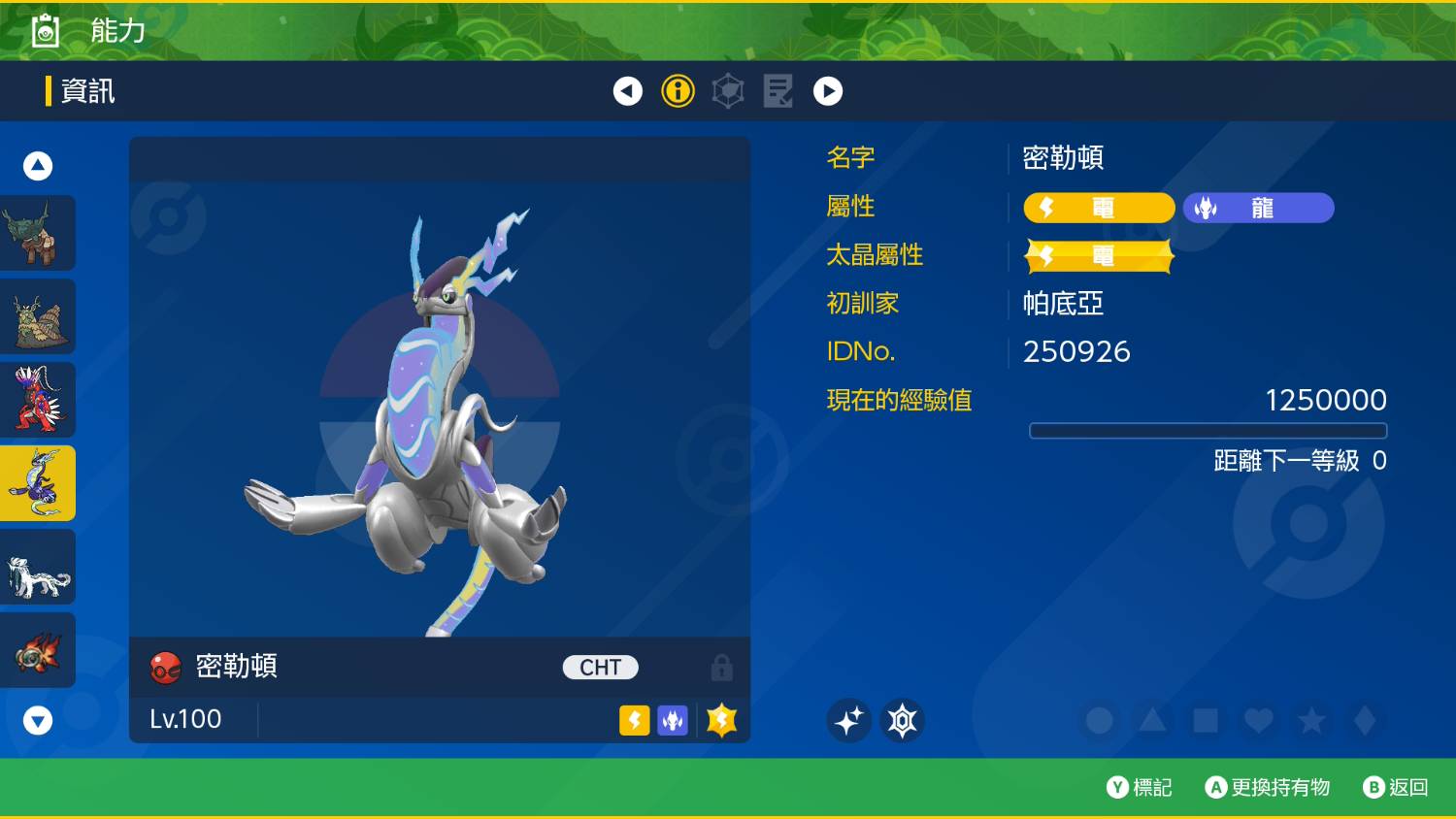The image size is (1456, 819).
Task: Click the party list up arrow
Action: point(38,166)
